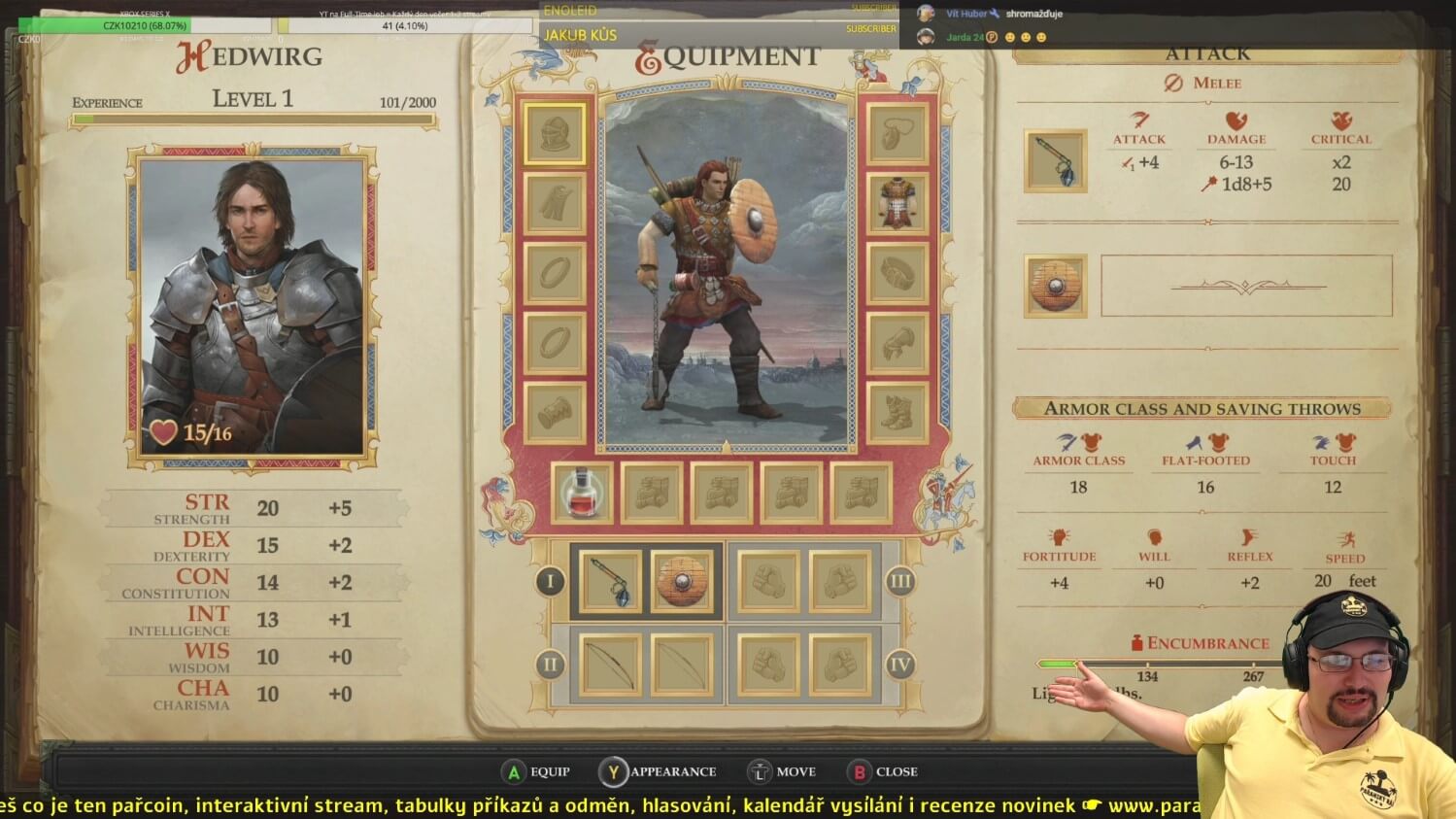Viewport: 1456px width, 819px height.
Task: Select the equipped body armor slot
Action: click(897, 203)
